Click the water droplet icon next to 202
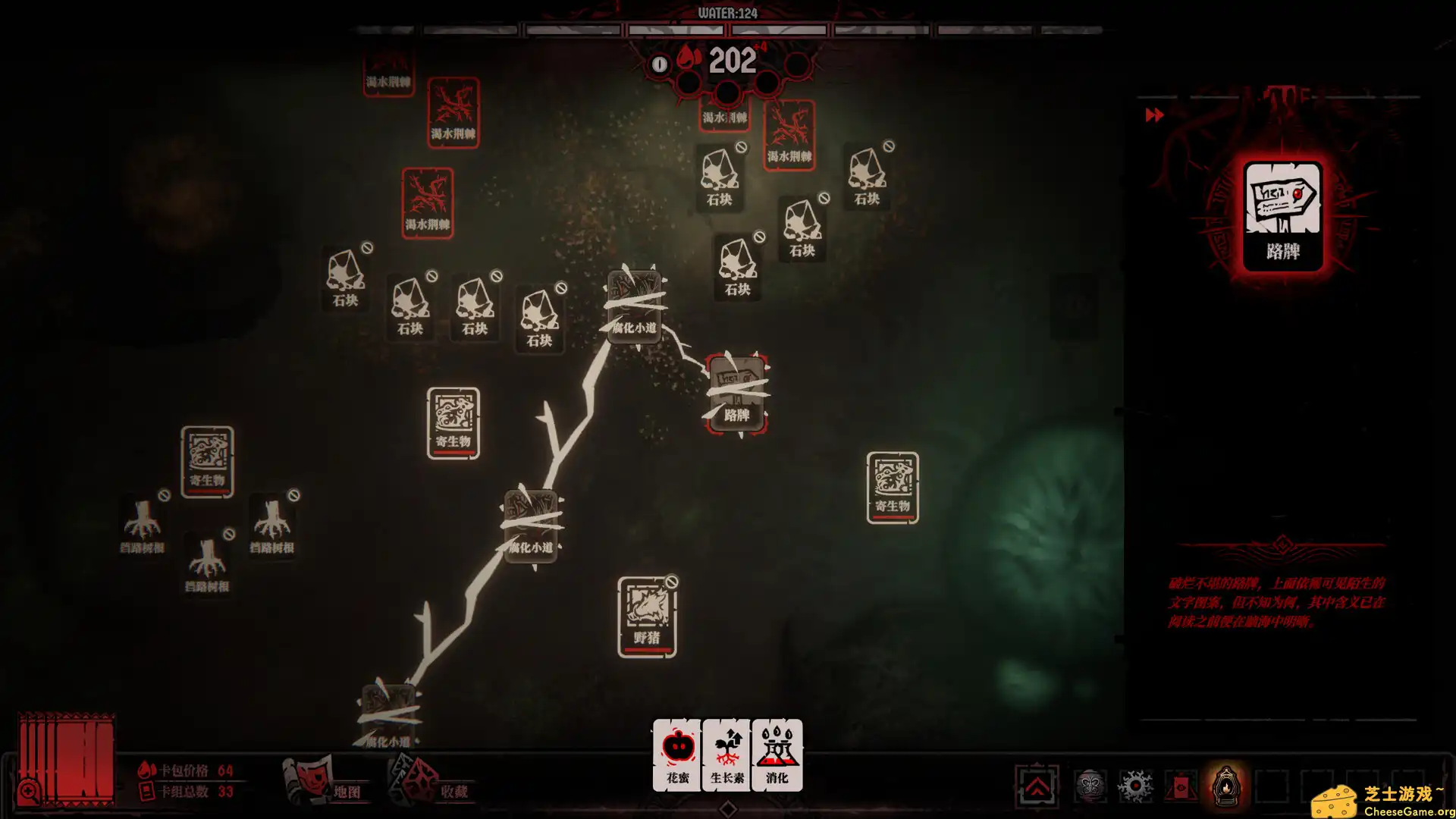 point(689,62)
